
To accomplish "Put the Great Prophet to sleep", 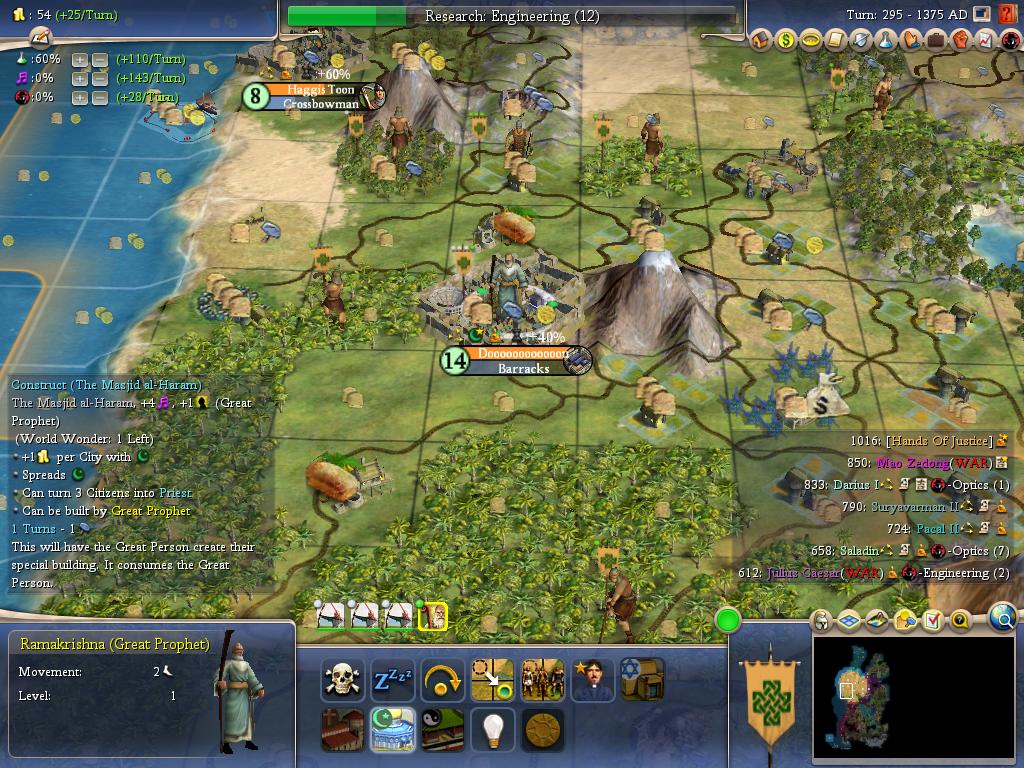I will pos(393,680).
